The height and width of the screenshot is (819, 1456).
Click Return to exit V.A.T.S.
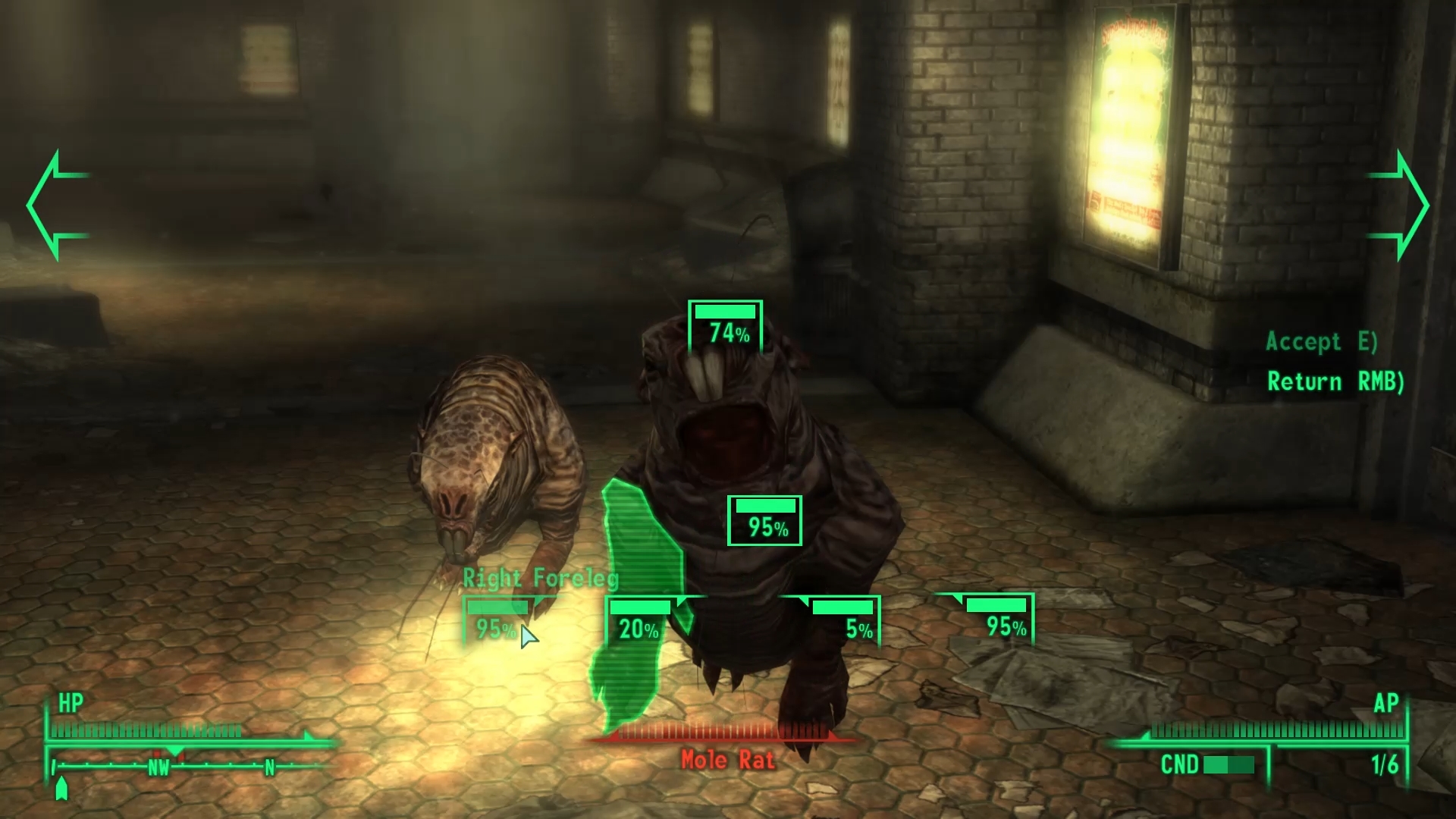point(1335,381)
